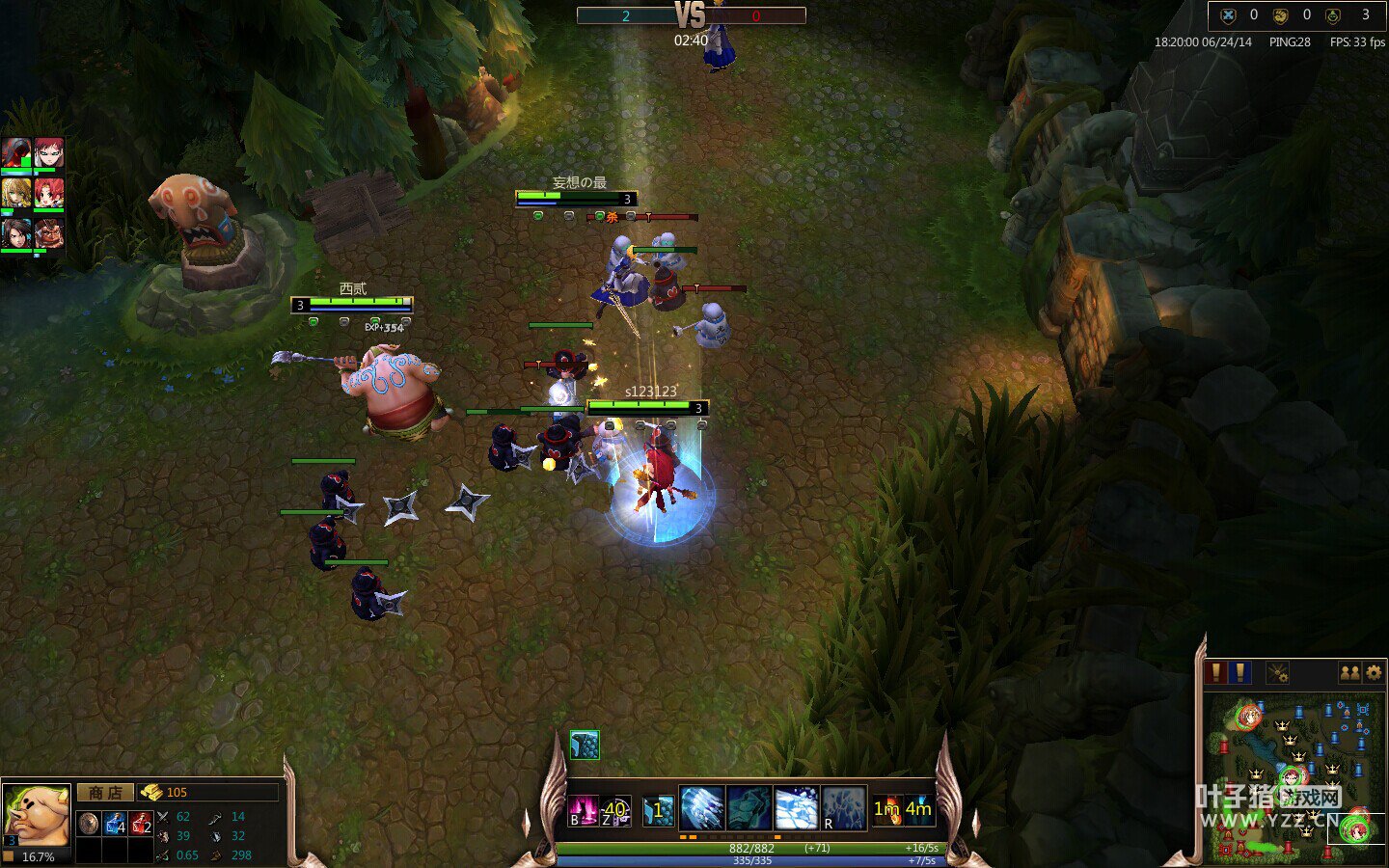Click the active buff icon above skill bar
Image resolution: width=1389 pixels, height=868 pixels.
(x=585, y=745)
